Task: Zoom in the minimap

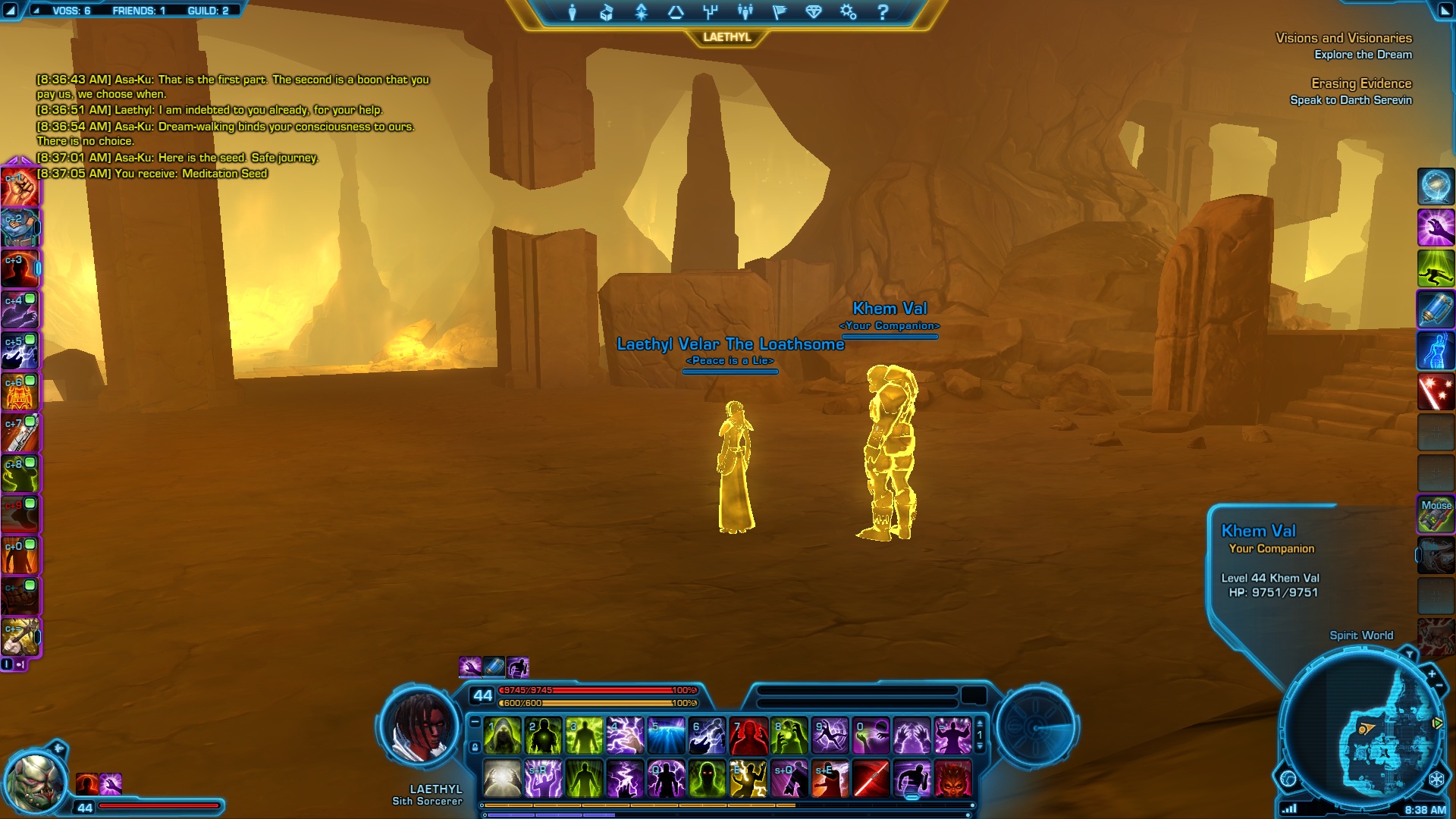Action: [x=1432, y=673]
